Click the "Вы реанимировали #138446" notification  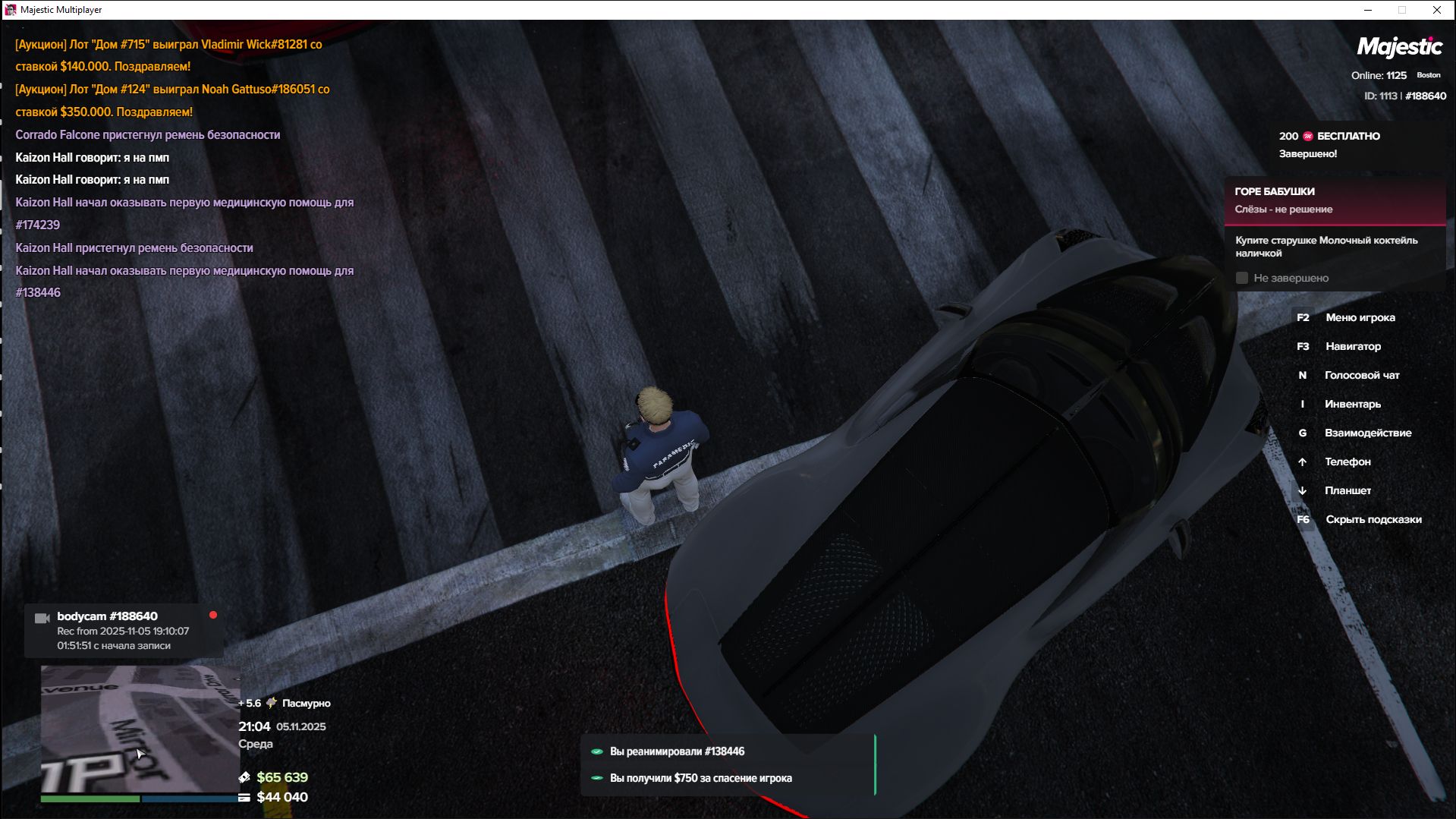pyautogui.click(x=677, y=751)
